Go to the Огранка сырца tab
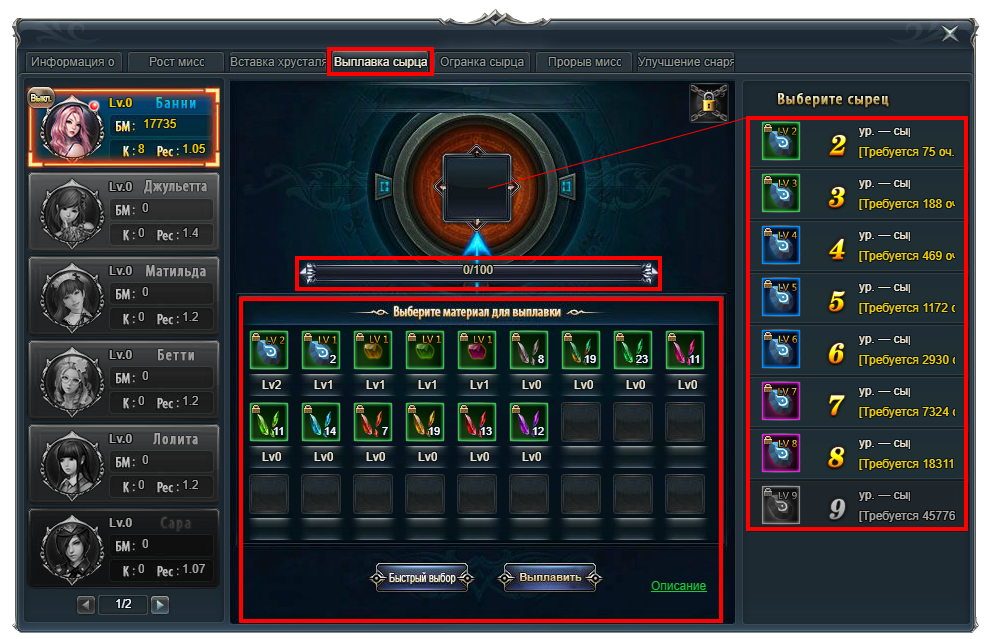 coord(482,62)
